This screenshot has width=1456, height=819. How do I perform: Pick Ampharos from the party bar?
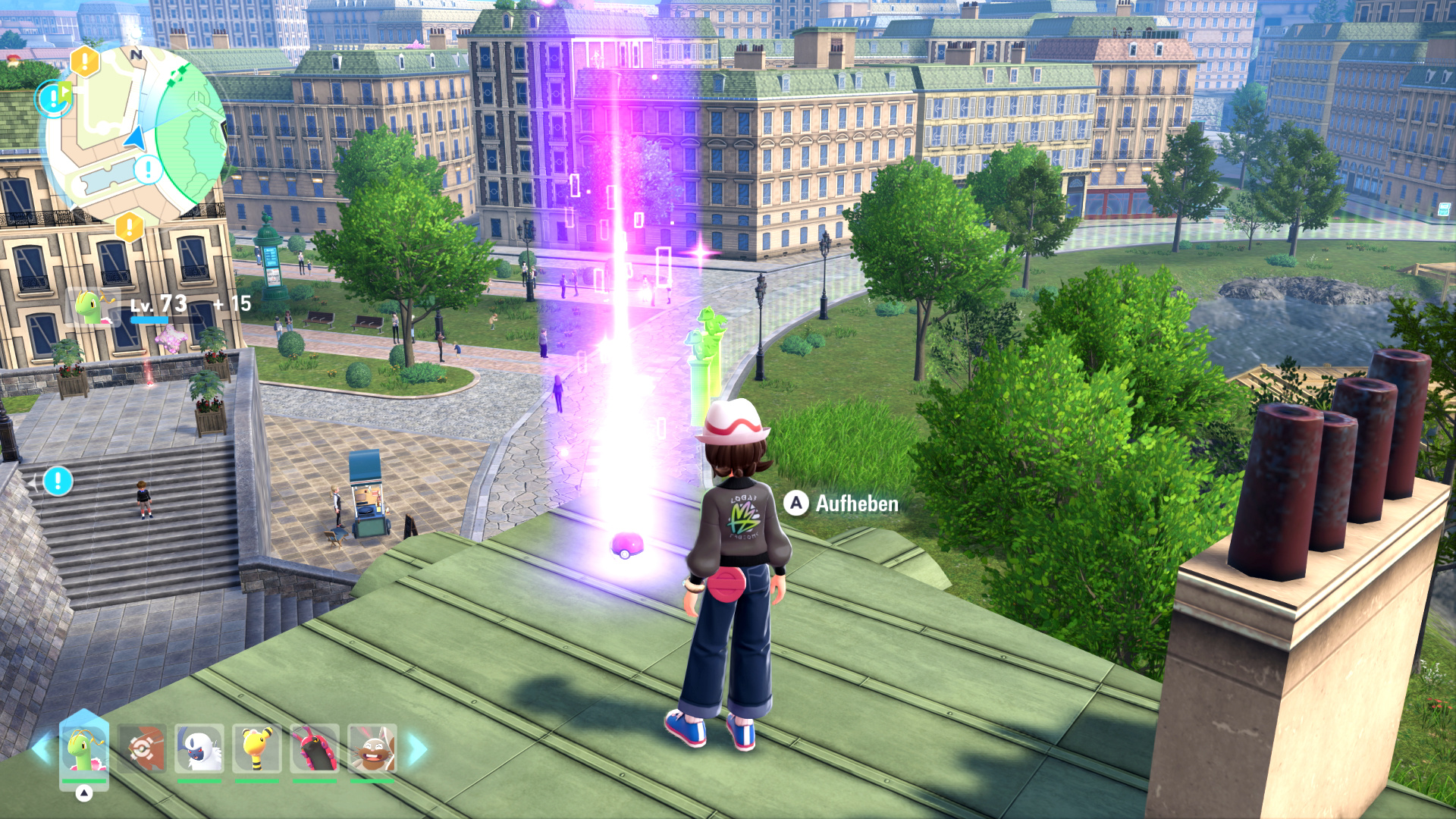click(x=257, y=749)
